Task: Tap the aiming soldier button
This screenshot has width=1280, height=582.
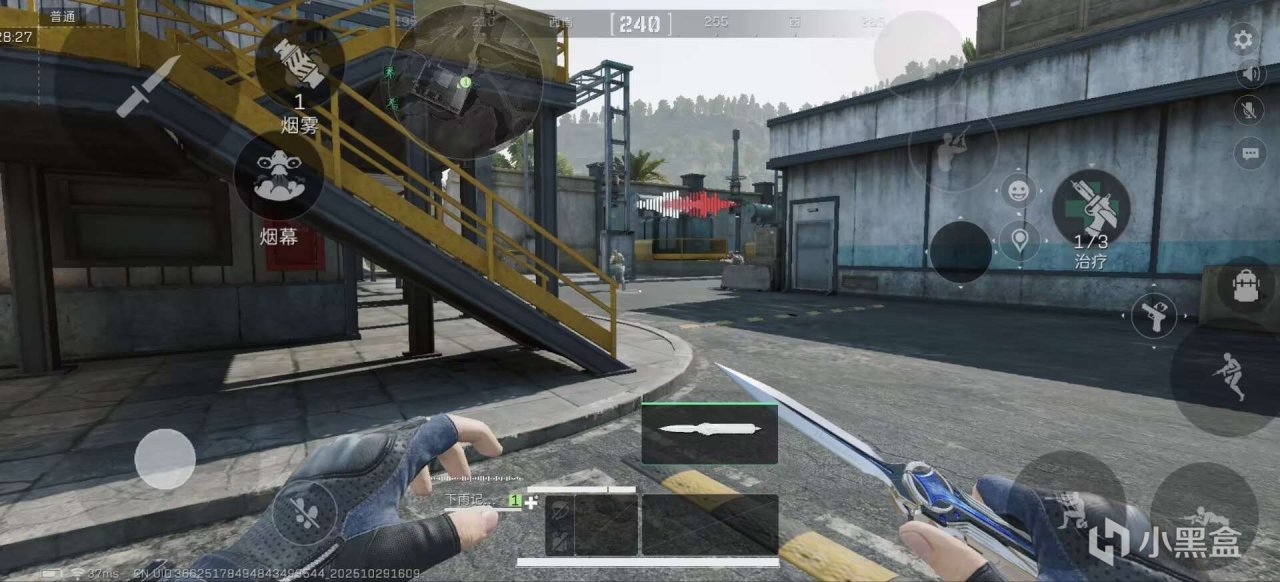Action: point(952,148)
